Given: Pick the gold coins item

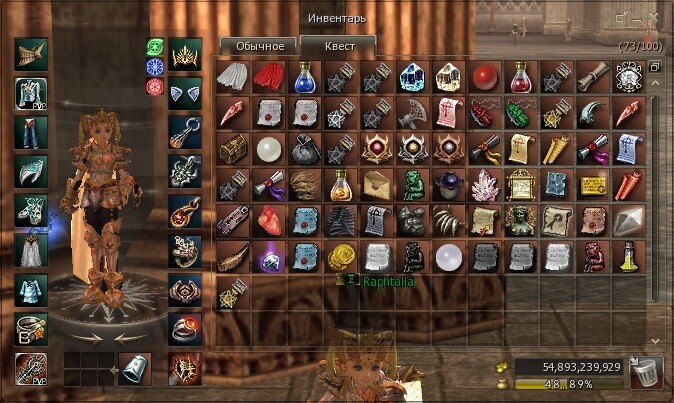Looking at the screenshot, I should click(x=342, y=256).
